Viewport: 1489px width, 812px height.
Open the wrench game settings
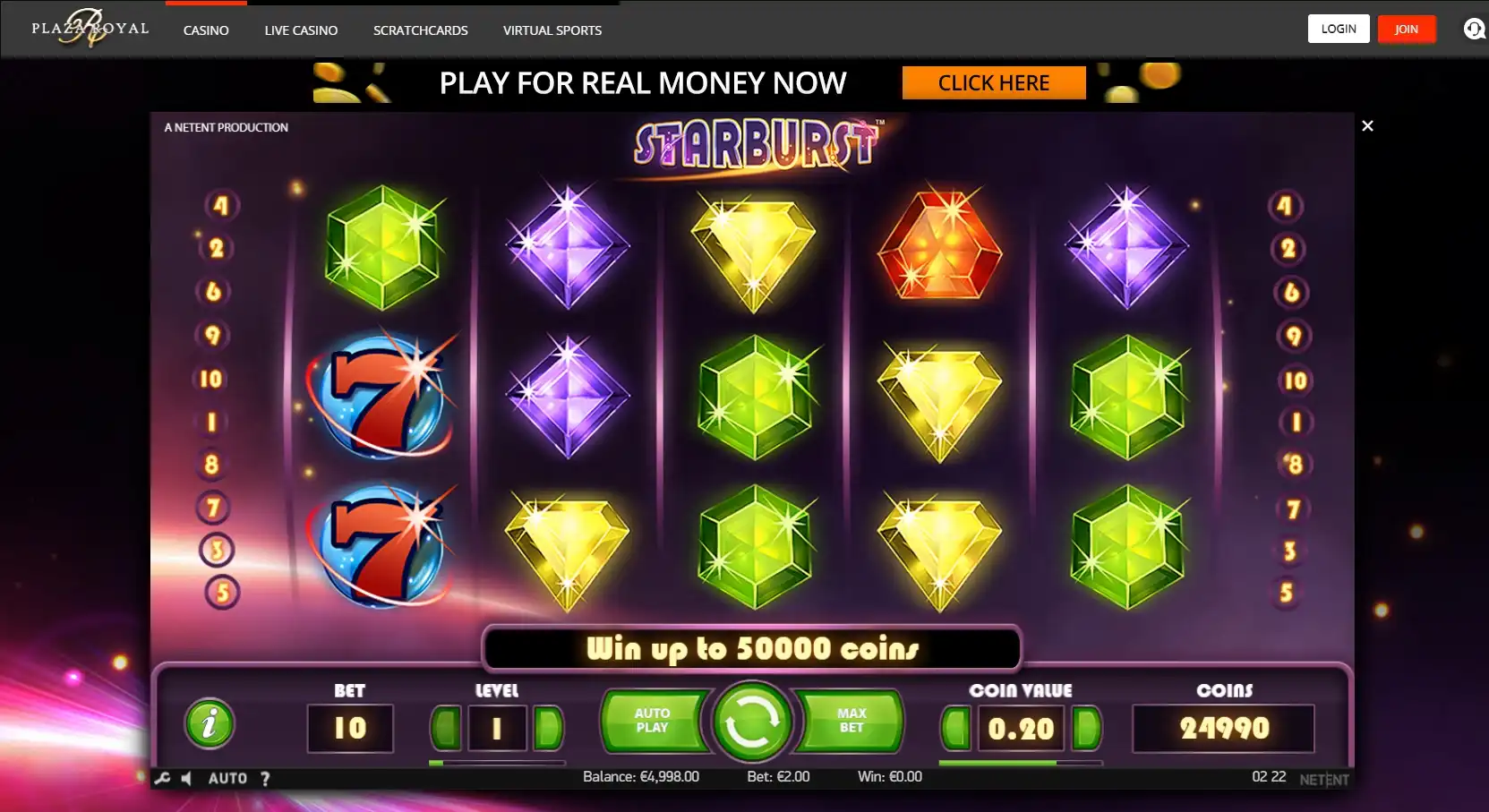162,778
